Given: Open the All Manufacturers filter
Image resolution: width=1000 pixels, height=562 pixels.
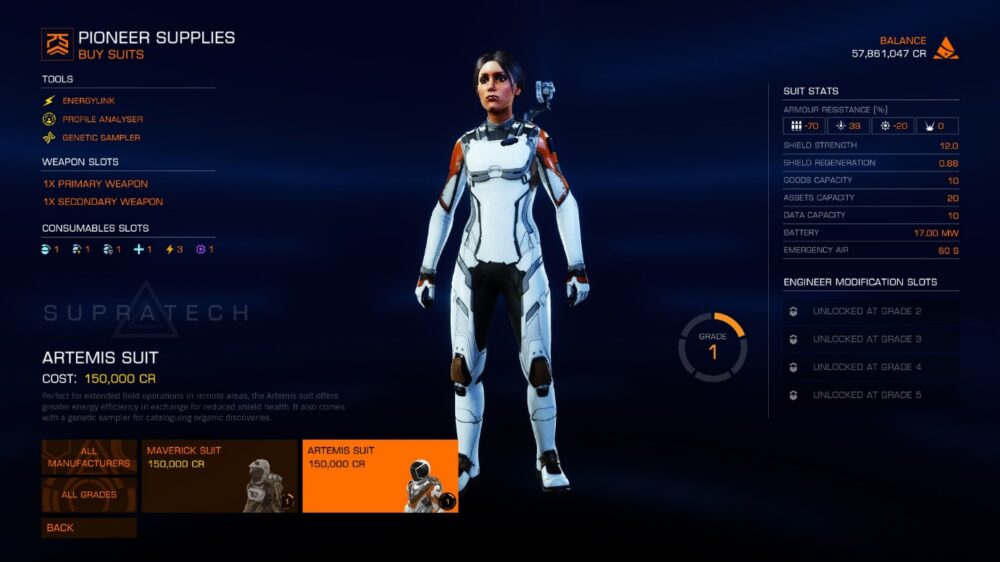Looking at the screenshot, I should point(89,457).
